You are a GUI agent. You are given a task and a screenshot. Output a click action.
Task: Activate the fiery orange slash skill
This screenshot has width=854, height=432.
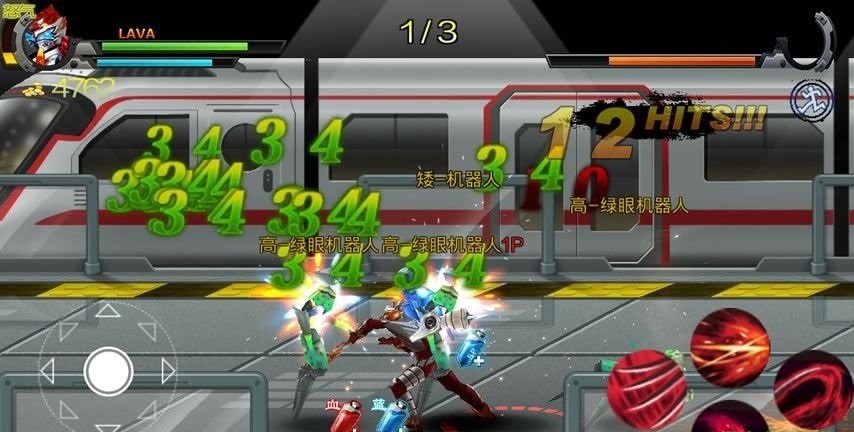[x=730, y=345]
